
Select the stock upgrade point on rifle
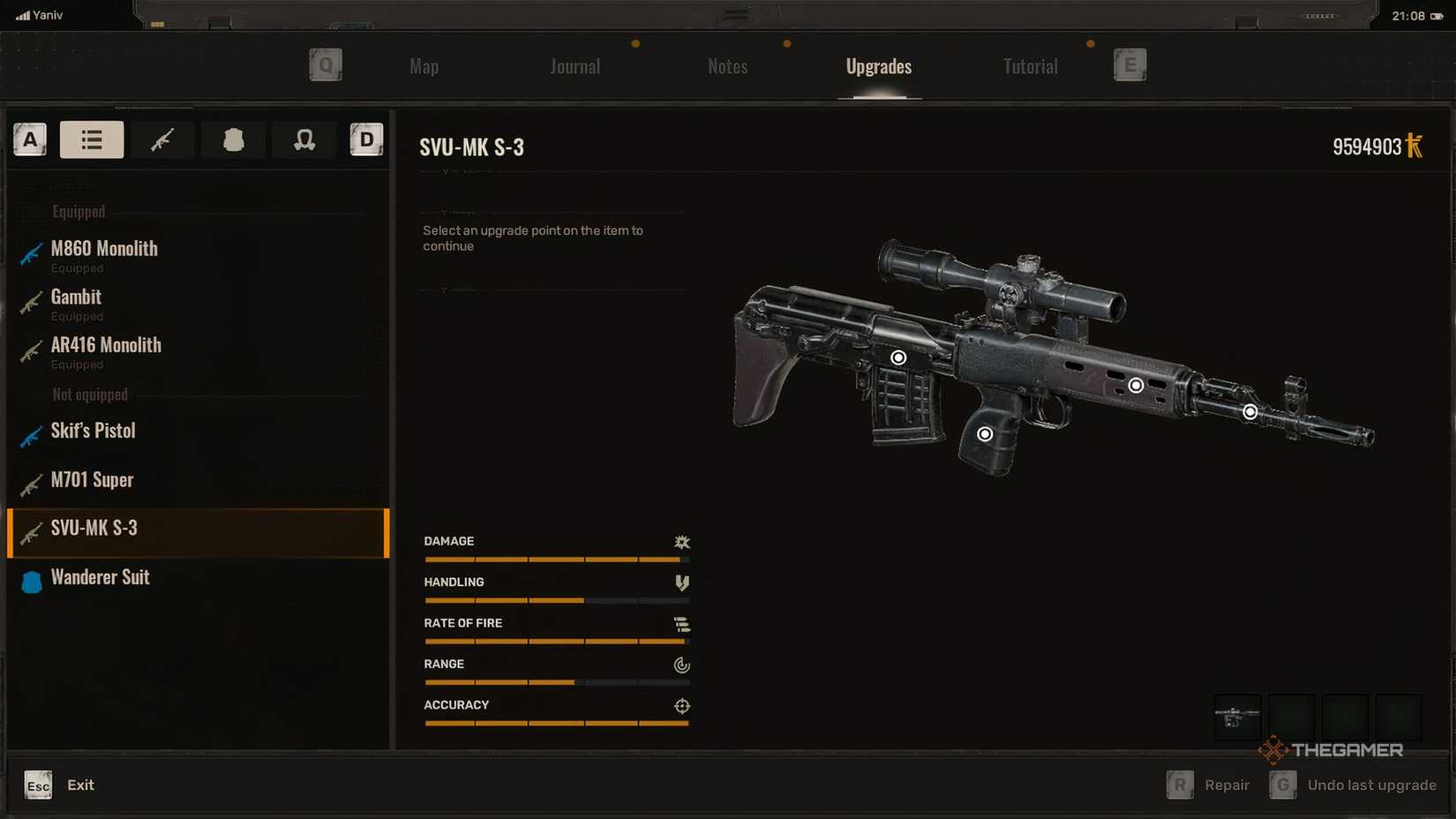[898, 357]
